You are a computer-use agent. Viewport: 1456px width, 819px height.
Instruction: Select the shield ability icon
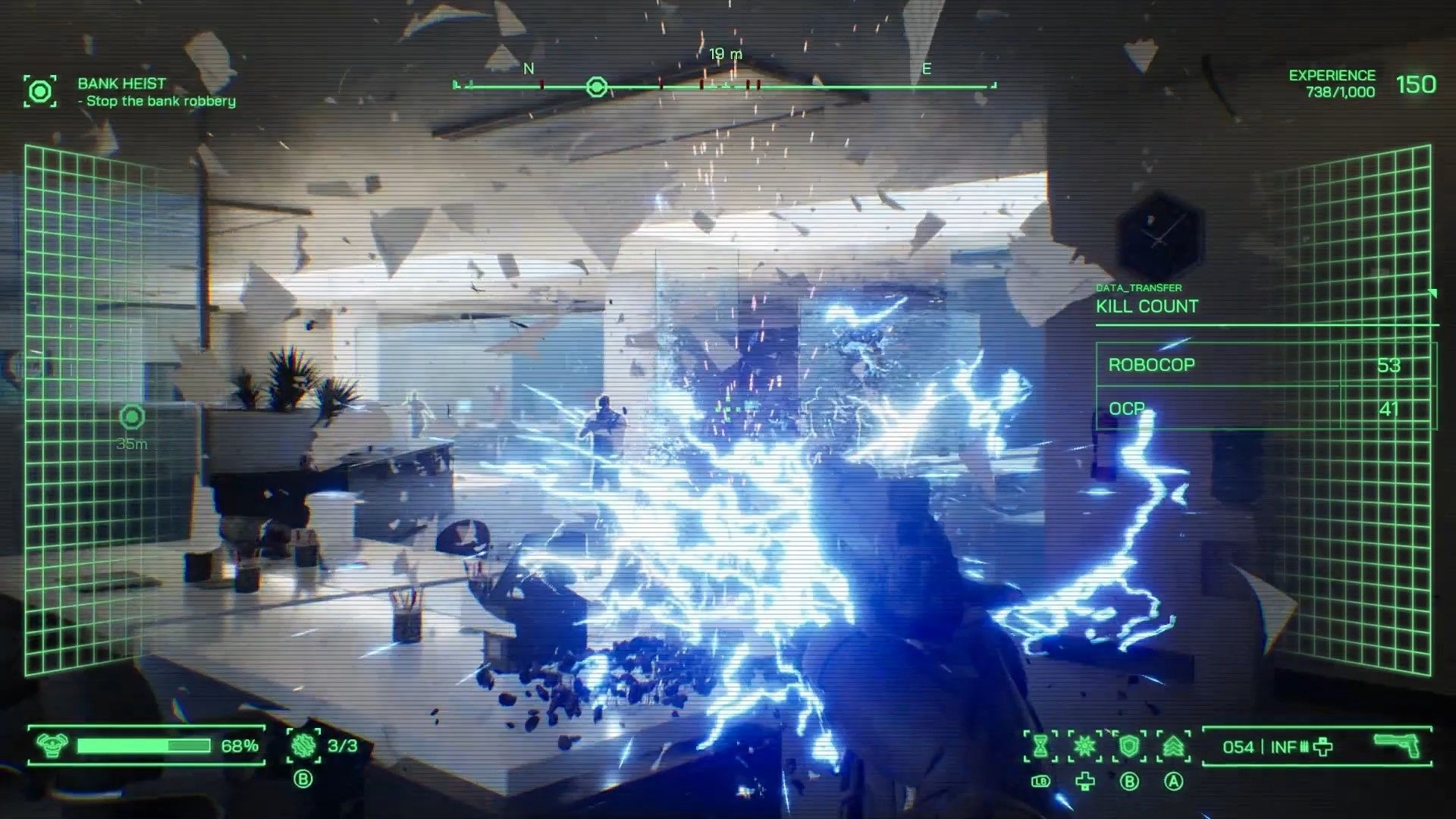pyautogui.click(x=1128, y=746)
